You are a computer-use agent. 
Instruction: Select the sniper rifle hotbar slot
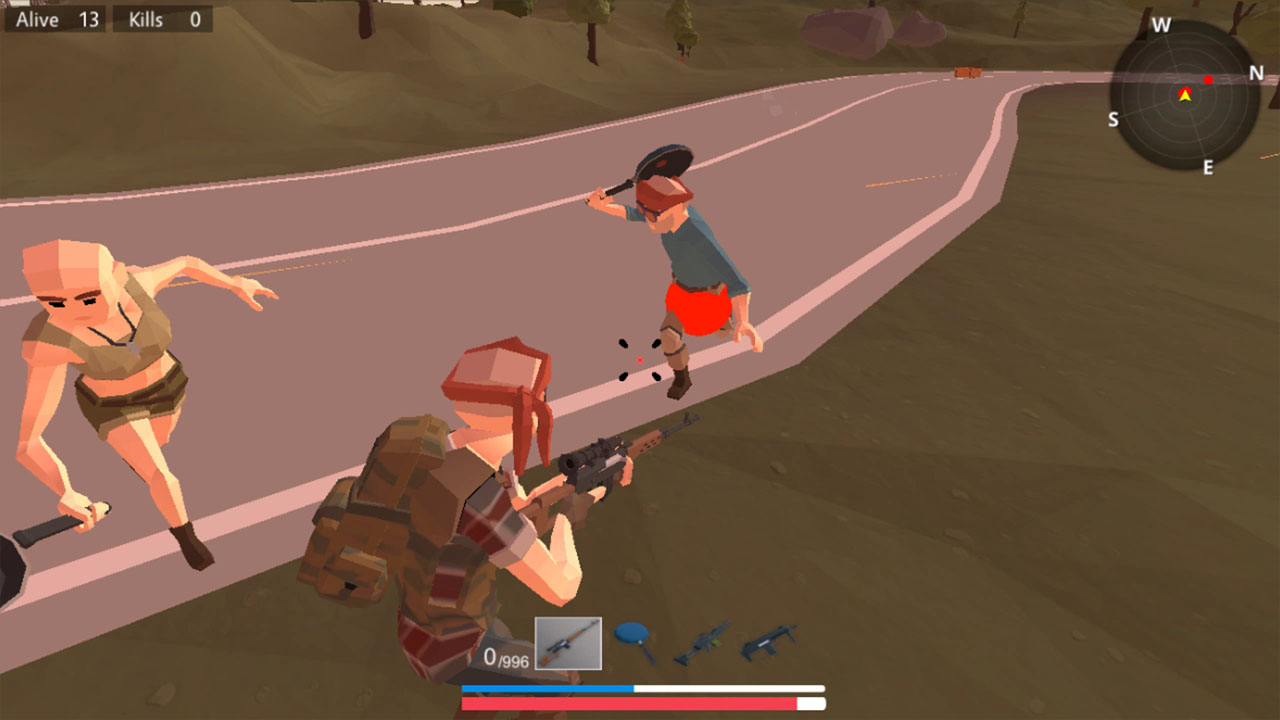[x=568, y=643]
